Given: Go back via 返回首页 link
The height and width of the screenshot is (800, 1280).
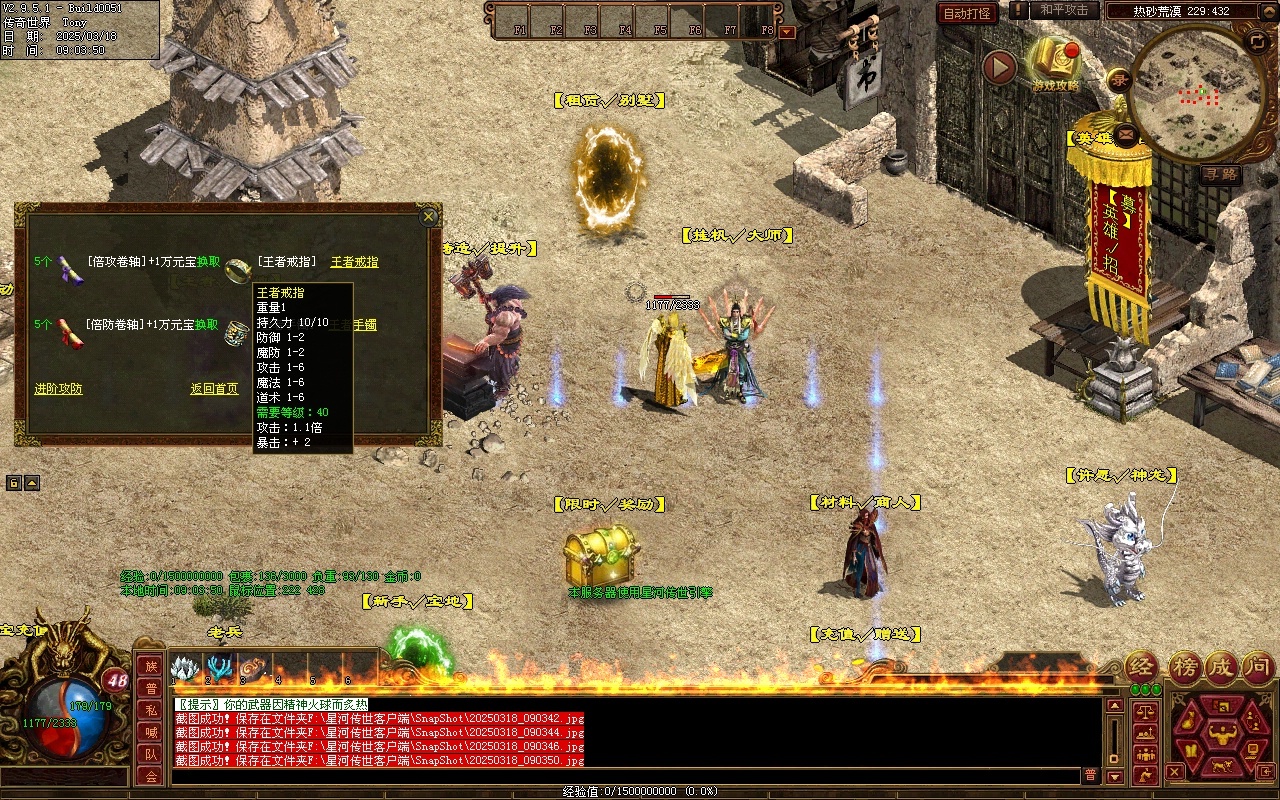Looking at the screenshot, I should click(214, 389).
